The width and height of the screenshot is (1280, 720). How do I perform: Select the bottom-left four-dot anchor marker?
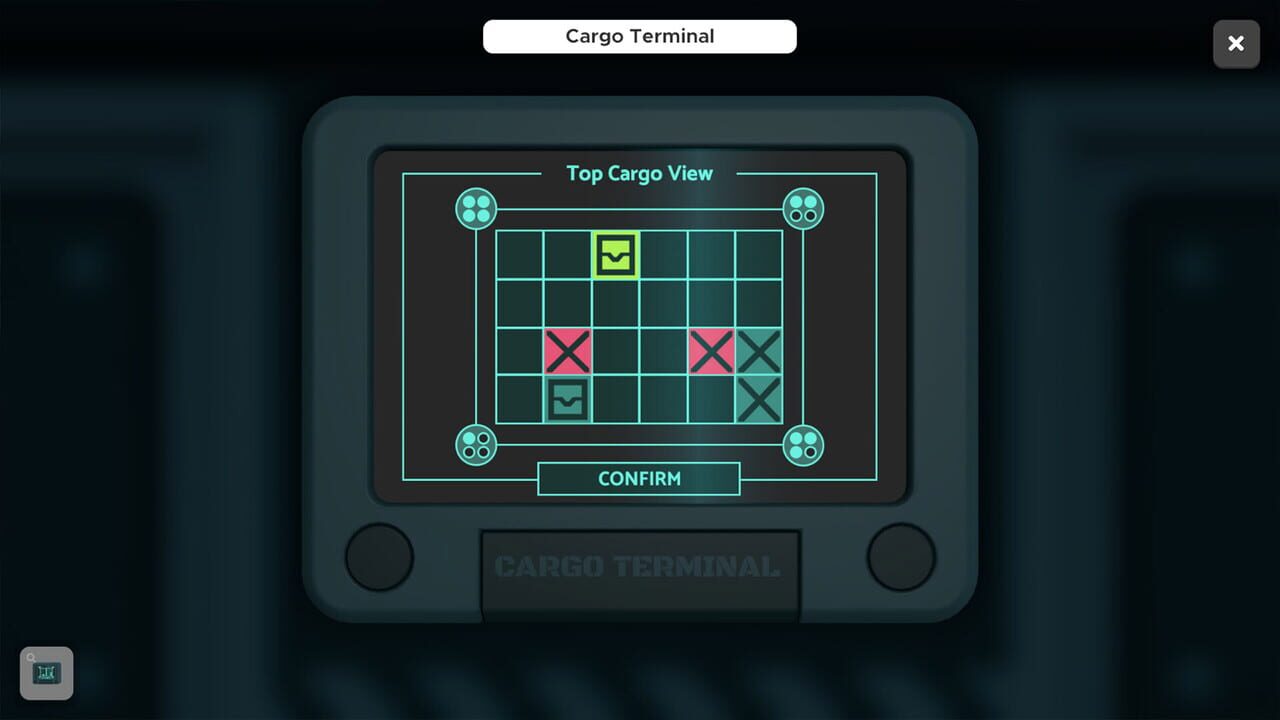pyautogui.click(x=475, y=447)
